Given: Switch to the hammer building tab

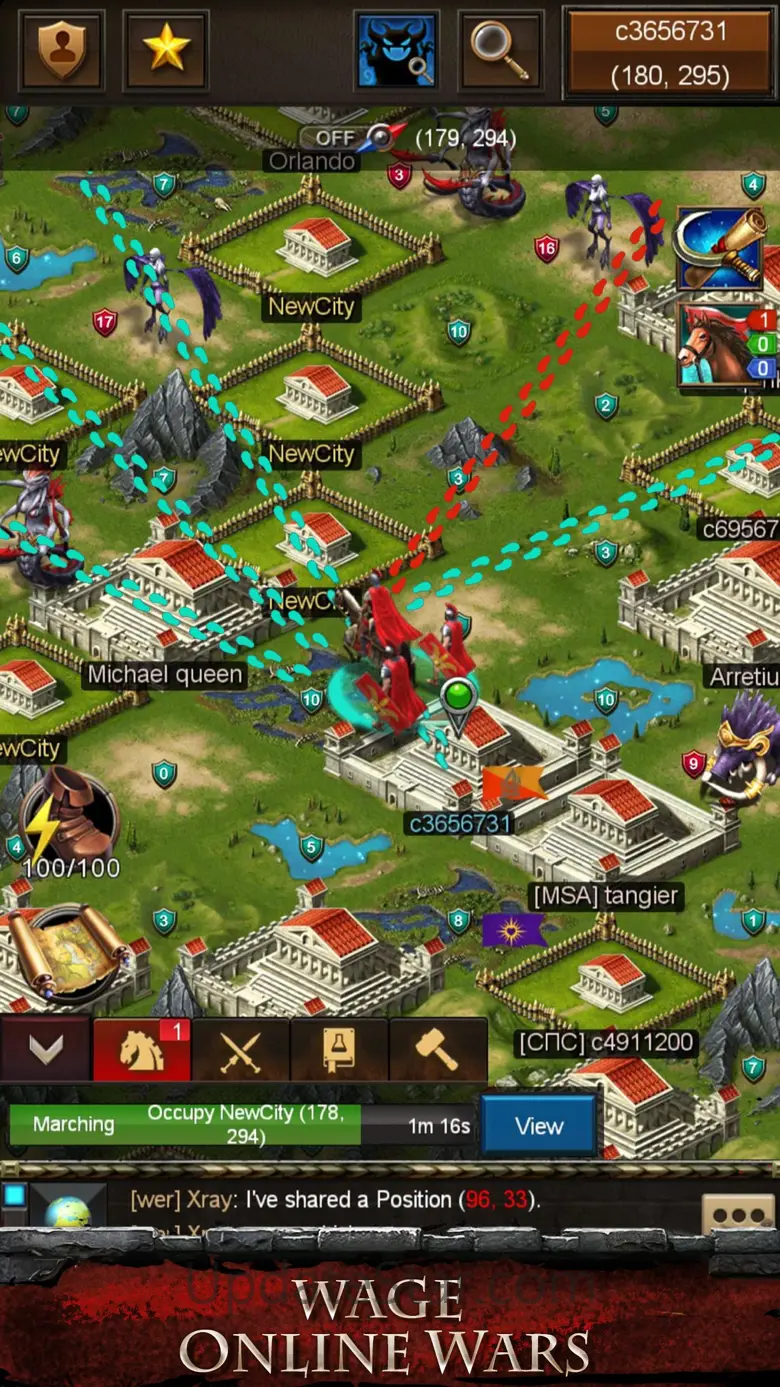Looking at the screenshot, I should (437, 1050).
